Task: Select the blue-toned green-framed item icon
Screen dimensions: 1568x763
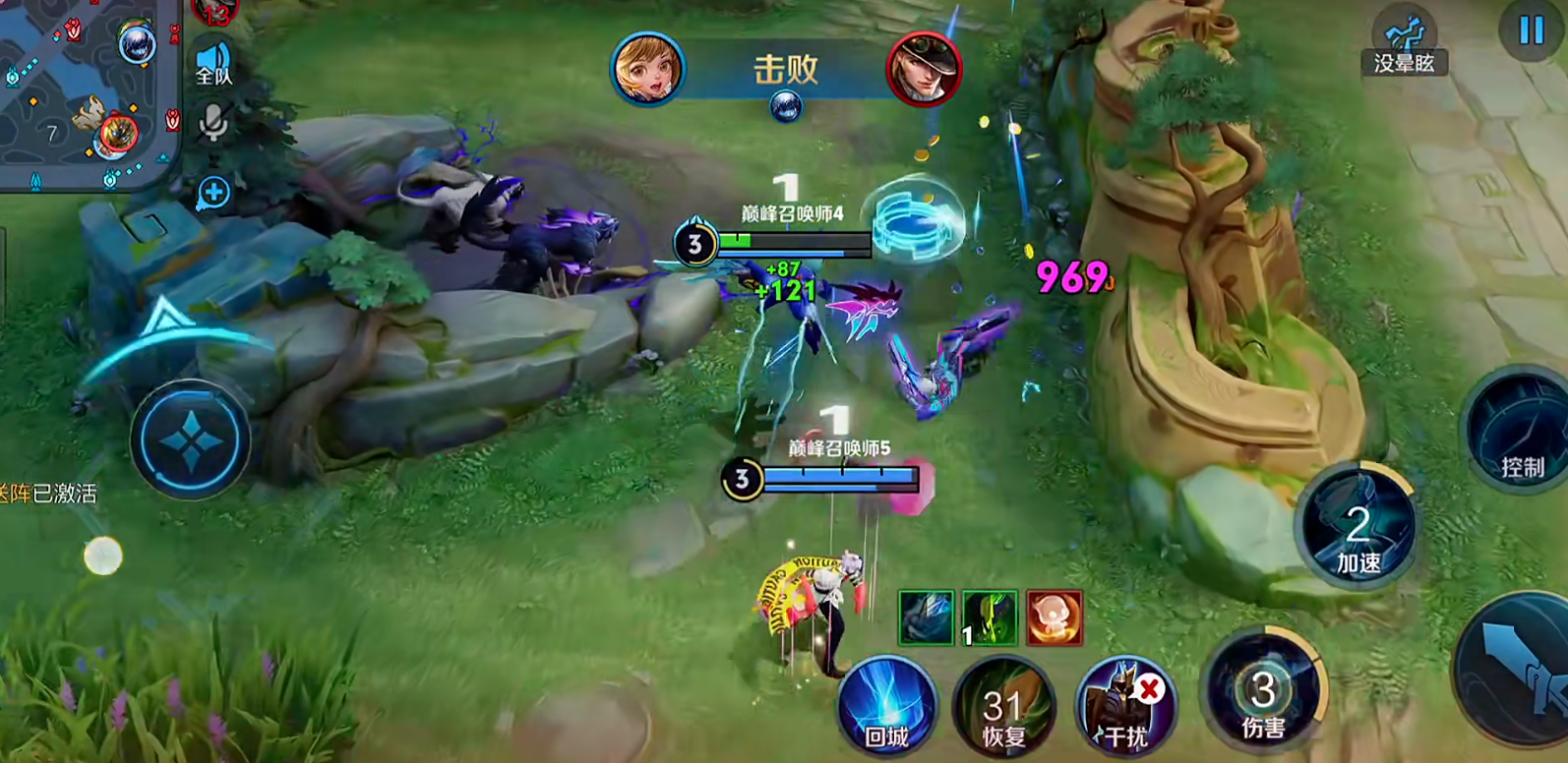Action: point(925,617)
